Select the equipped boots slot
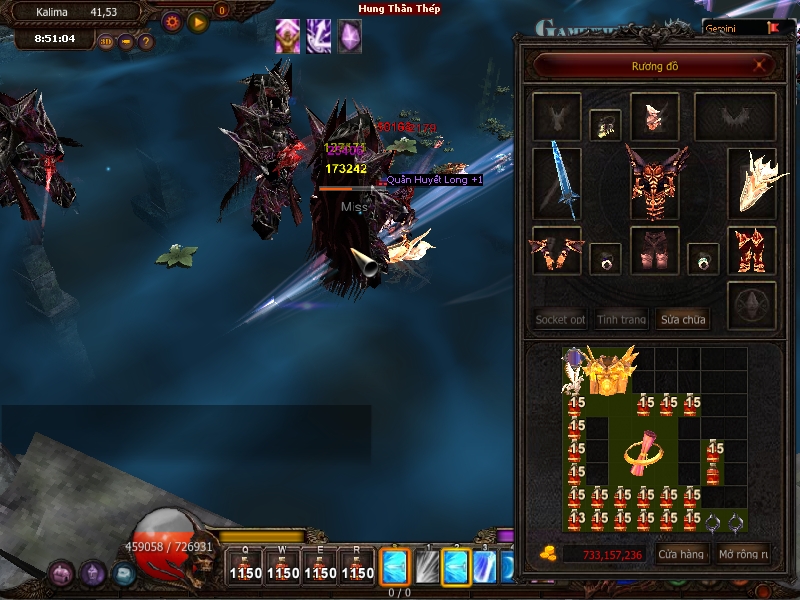The image size is (800, 600). coord(752,250)
